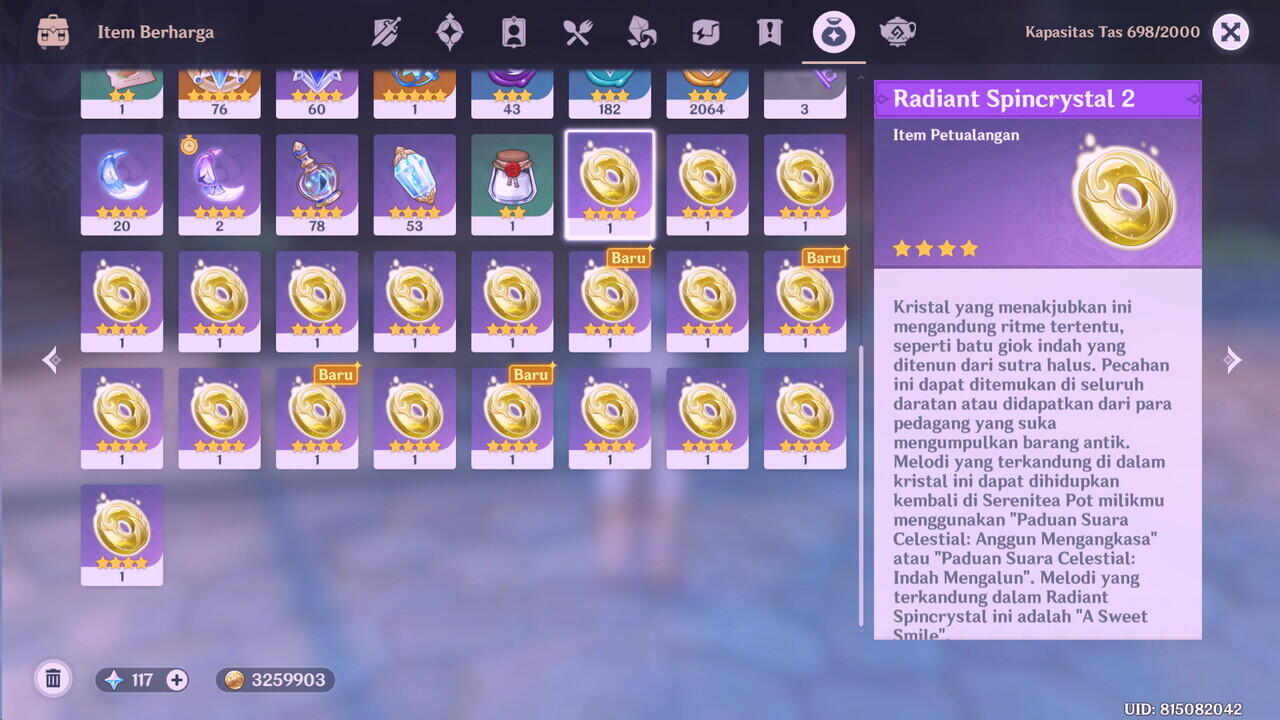Image resolution: width=1280 pixels, height=720 pixels.
Task: Go to the next page with the right arrow
Action: pos(1232,360)
